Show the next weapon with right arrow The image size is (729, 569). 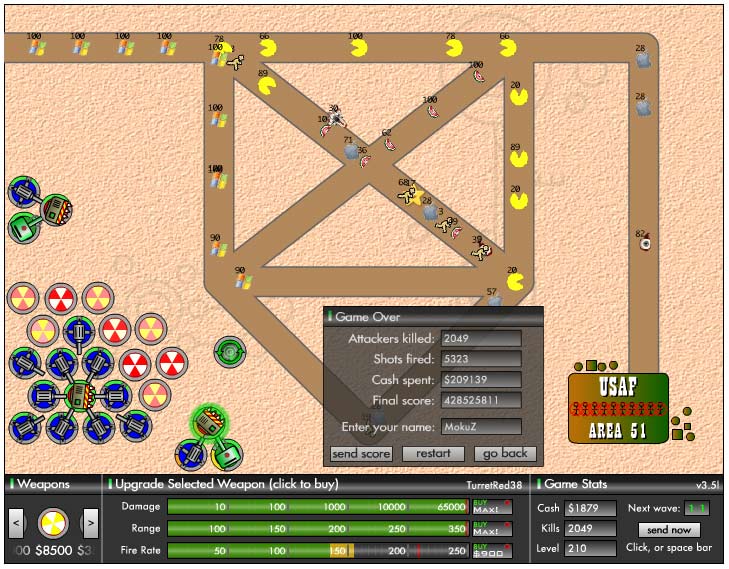pos(90,521)
